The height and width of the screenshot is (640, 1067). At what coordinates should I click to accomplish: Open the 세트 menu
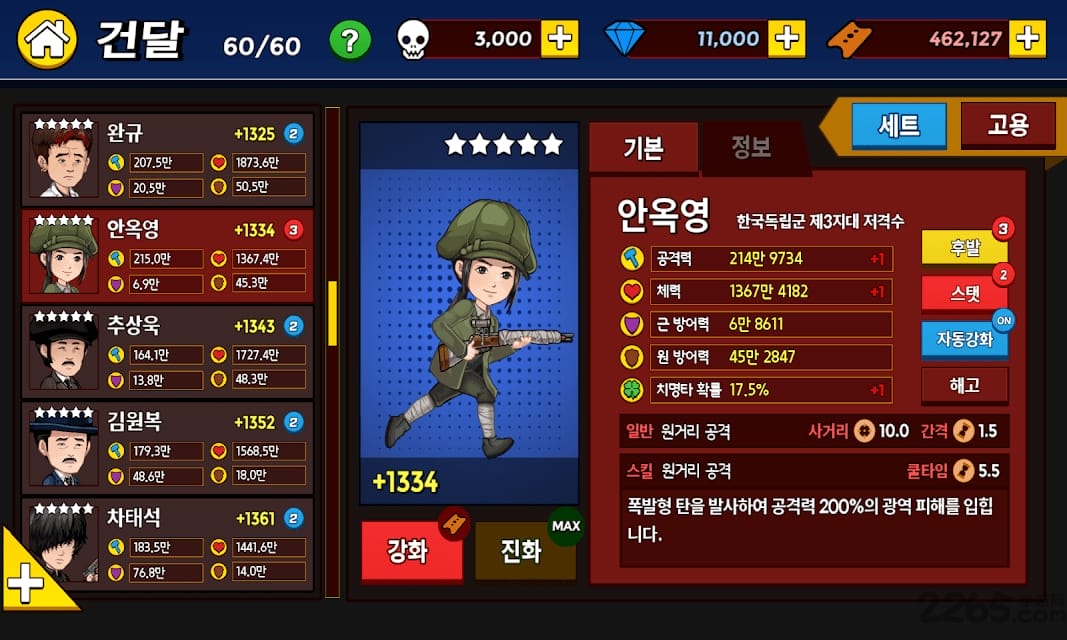898,126
